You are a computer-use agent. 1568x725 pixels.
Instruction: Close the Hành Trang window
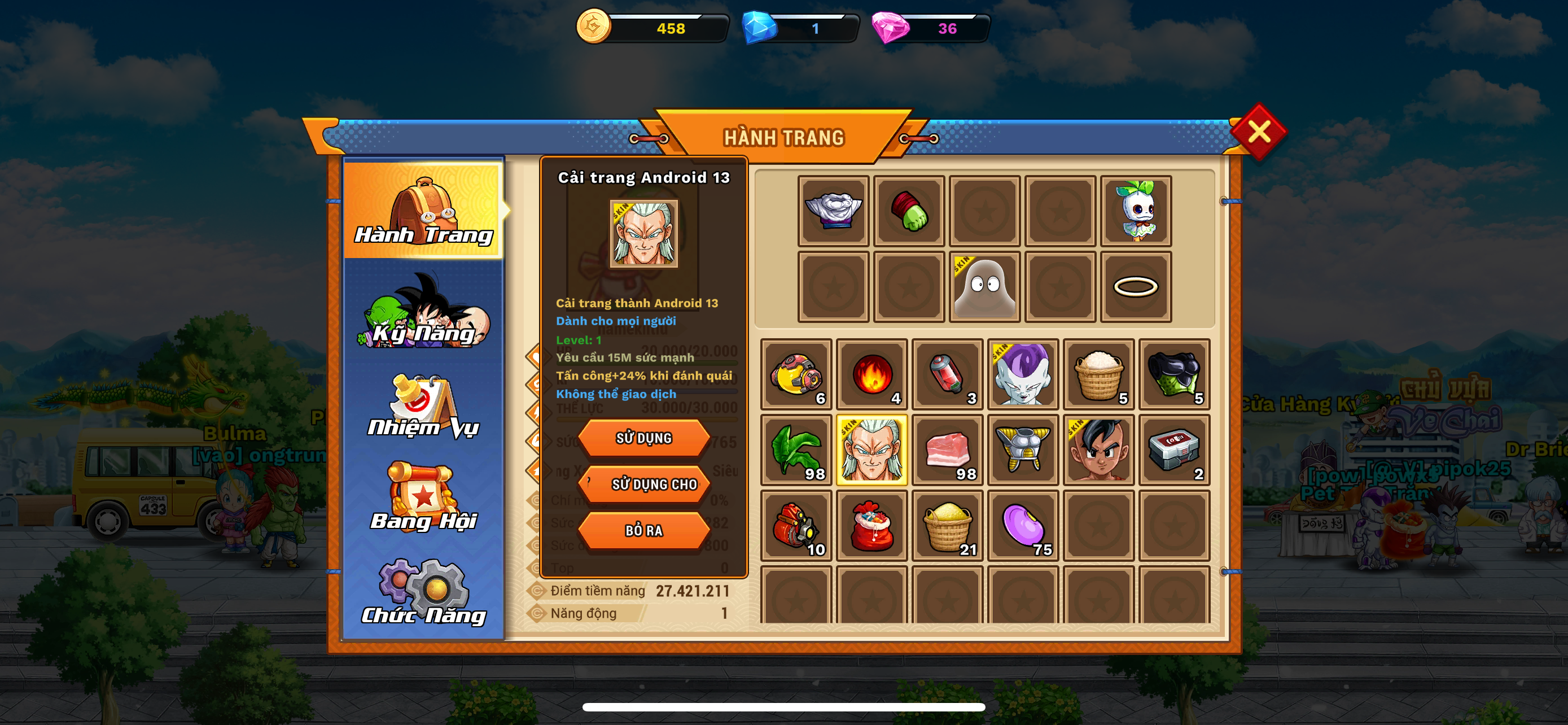(1258, 132)
